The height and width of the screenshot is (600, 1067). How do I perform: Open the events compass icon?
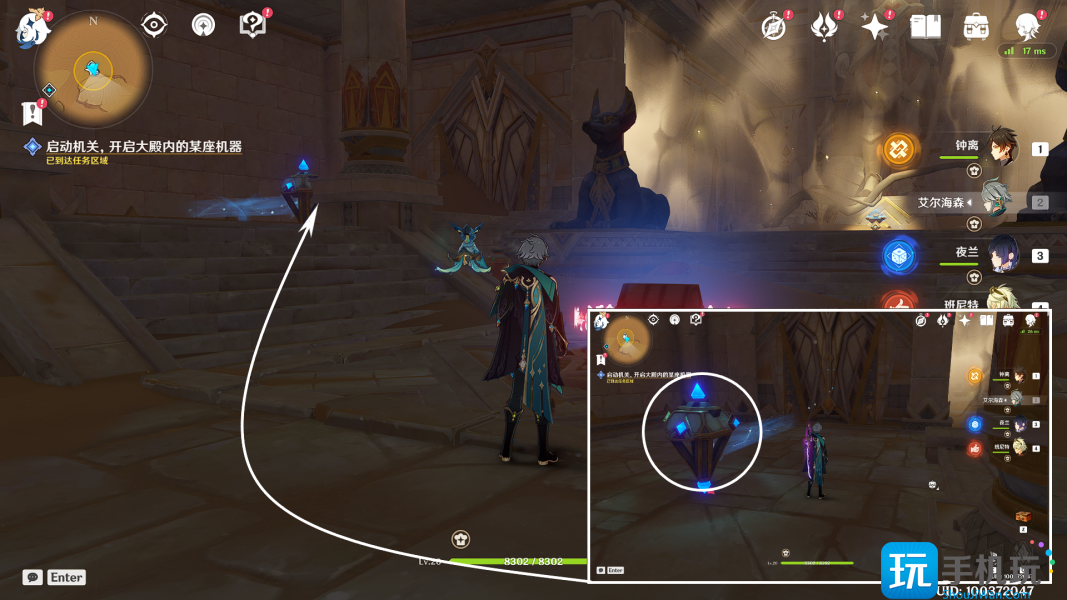772,27
